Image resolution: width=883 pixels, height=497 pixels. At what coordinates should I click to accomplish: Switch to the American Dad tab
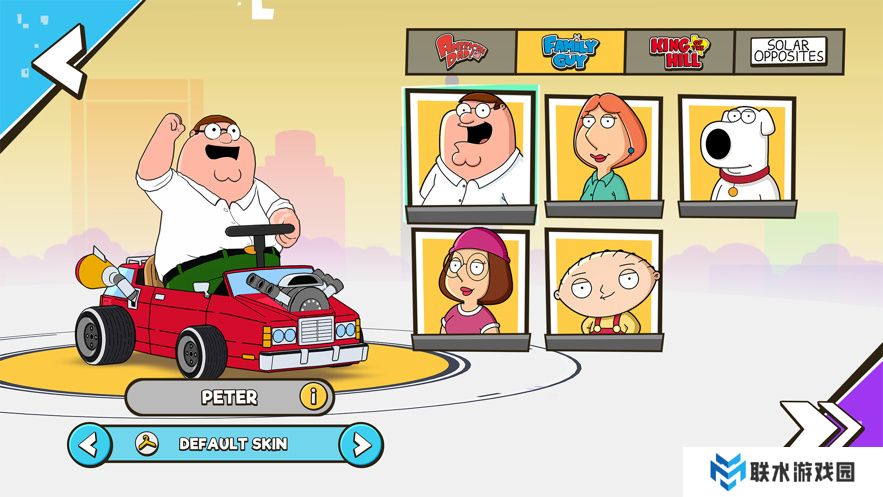[460, 50]
